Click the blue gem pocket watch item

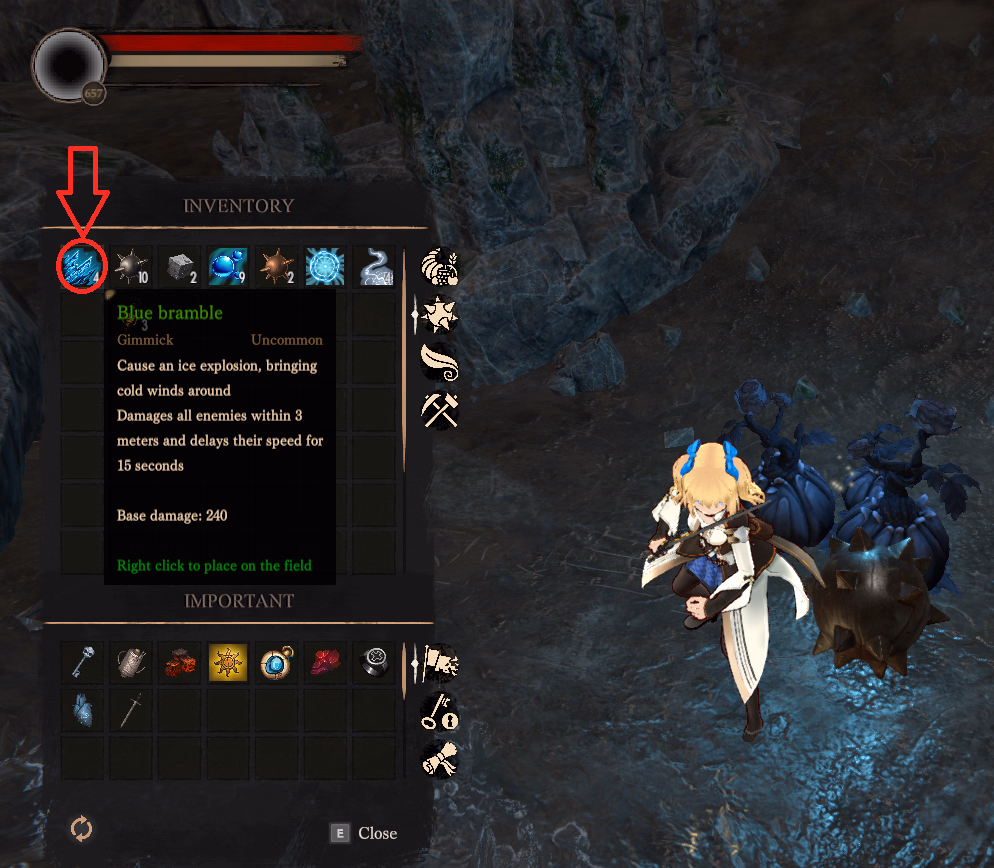[x=277, y=662]
